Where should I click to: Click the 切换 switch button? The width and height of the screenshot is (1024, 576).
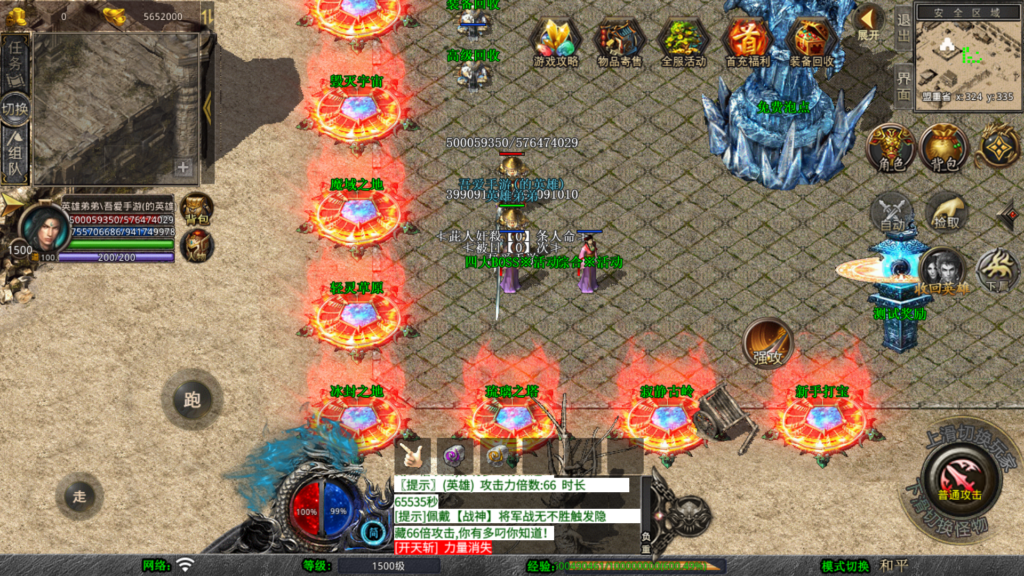[15, 109]
